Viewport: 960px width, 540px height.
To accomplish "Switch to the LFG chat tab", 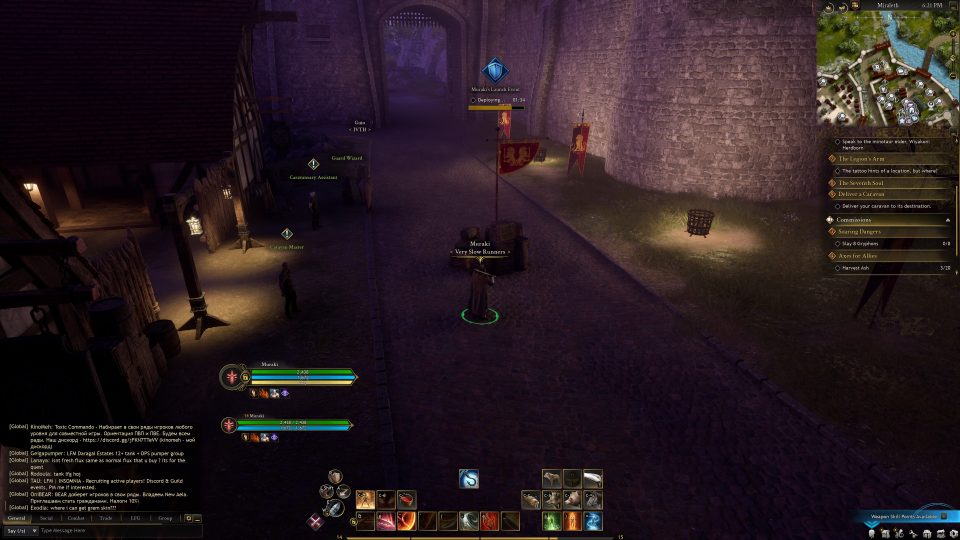I will 135,518.
